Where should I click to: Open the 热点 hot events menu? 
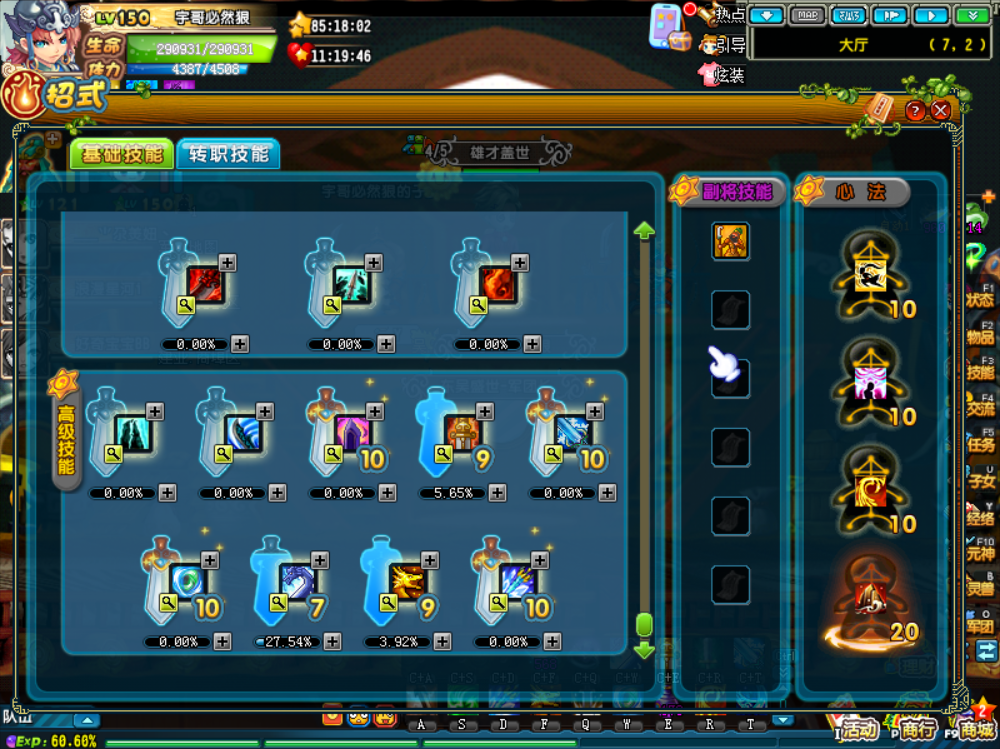(x=722, y=15)
